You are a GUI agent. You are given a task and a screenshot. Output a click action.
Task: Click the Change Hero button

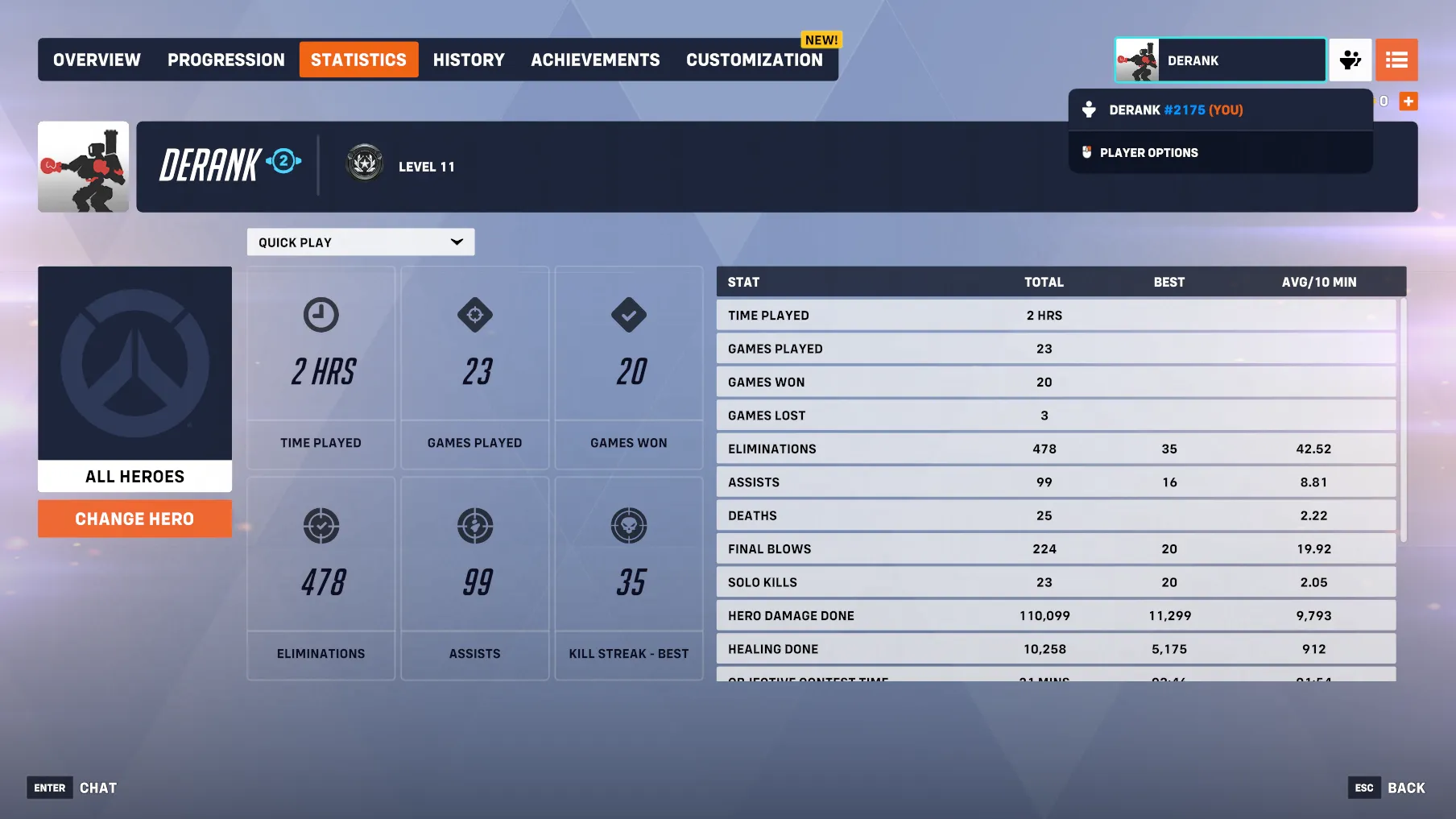134,519
